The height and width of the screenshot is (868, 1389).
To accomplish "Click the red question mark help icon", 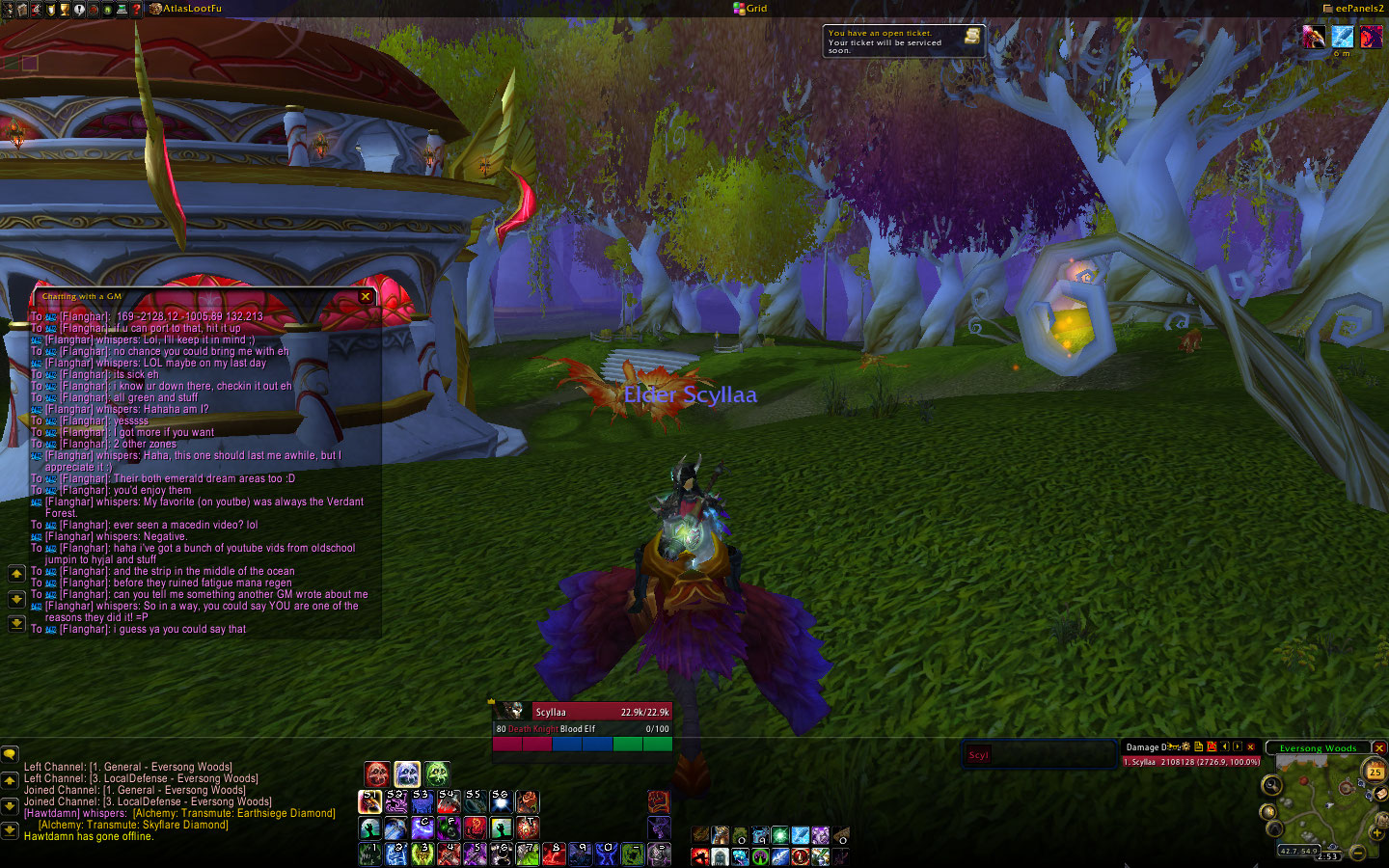I will pos(136,9).
